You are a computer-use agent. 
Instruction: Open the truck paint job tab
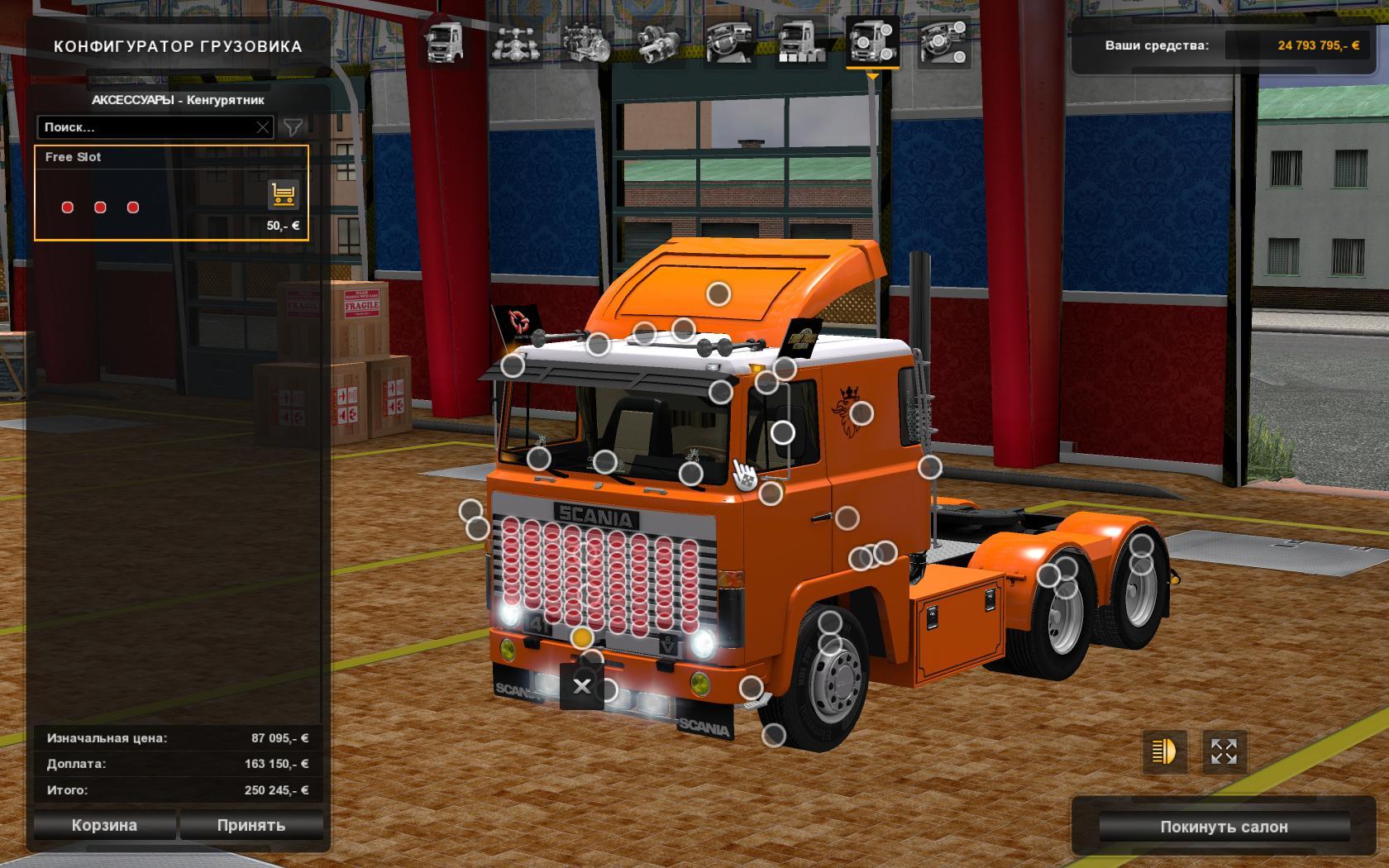[x=800, y=42]
